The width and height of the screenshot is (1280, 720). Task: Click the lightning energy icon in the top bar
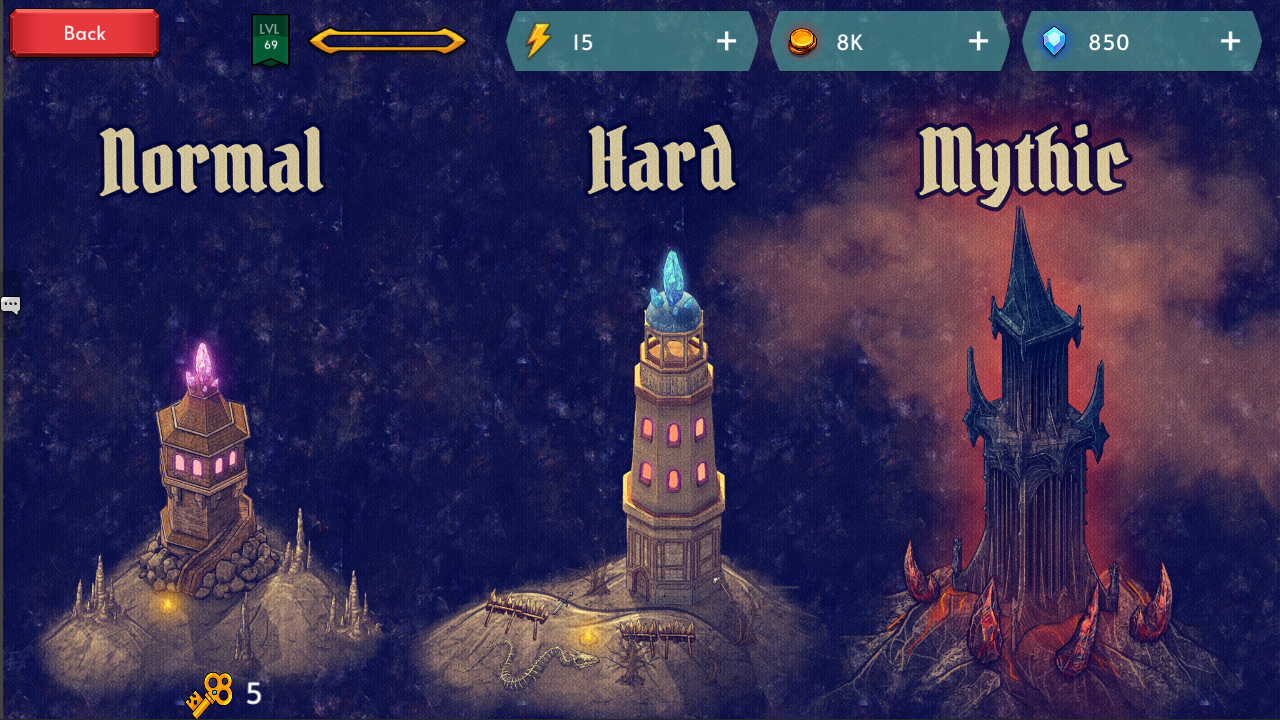538,41
